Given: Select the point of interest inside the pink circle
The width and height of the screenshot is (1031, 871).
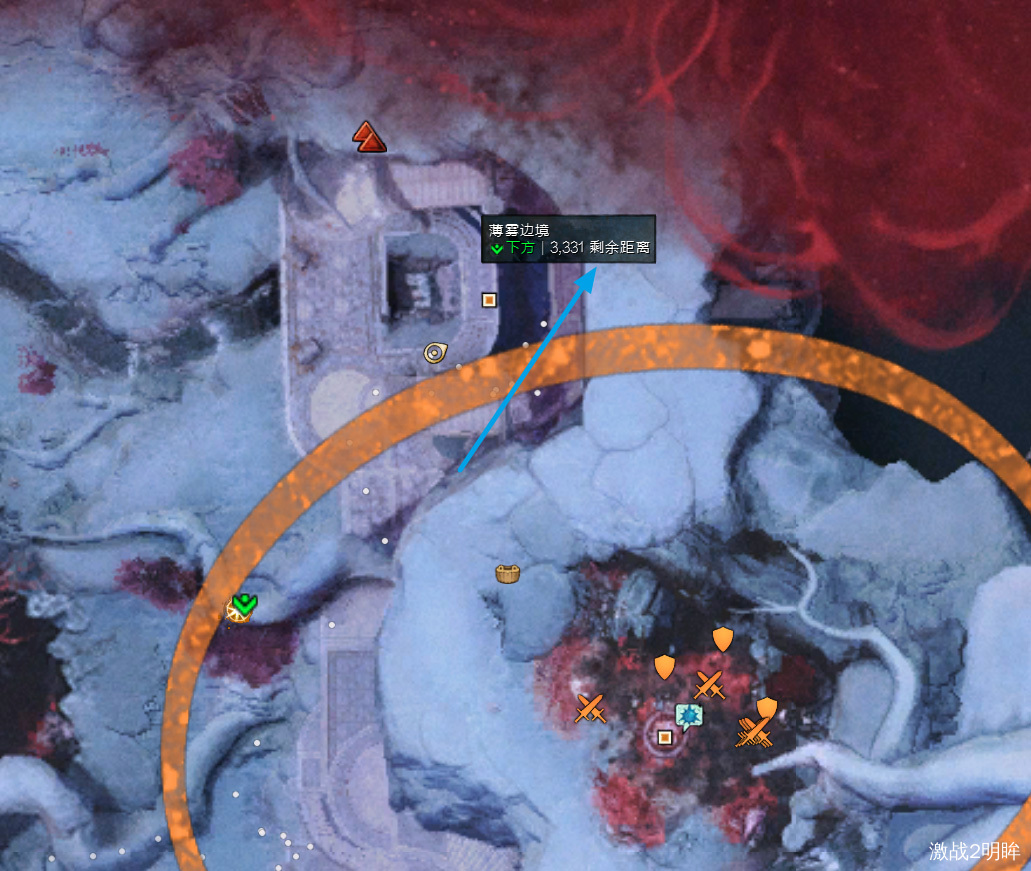Looking at the screenshot, I should (x=665, y=738).
